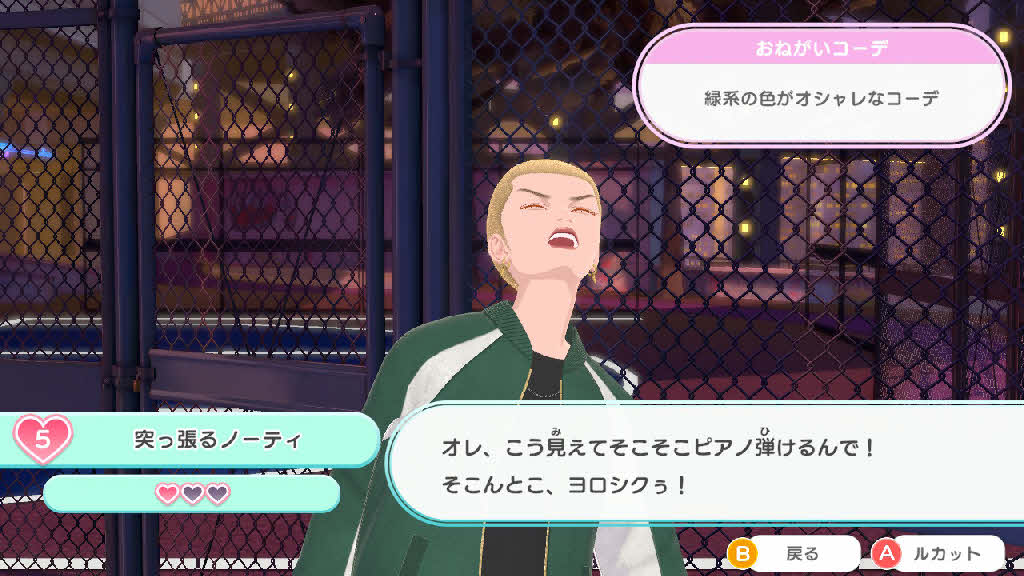
Task: Choose the ルカット button
Action: click(938, 553)
